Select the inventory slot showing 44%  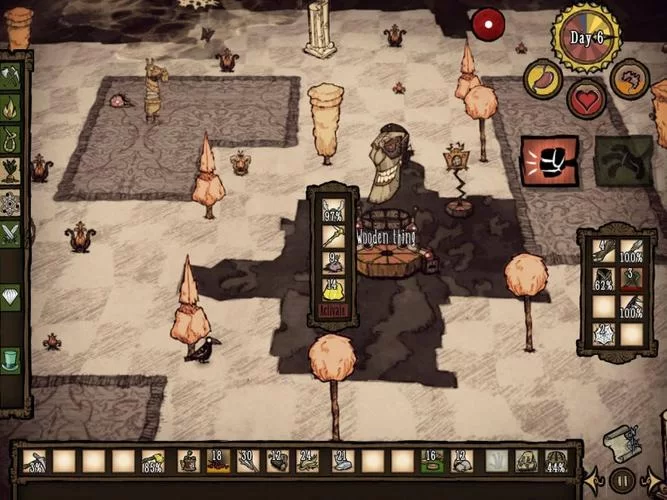click(556, 461)
